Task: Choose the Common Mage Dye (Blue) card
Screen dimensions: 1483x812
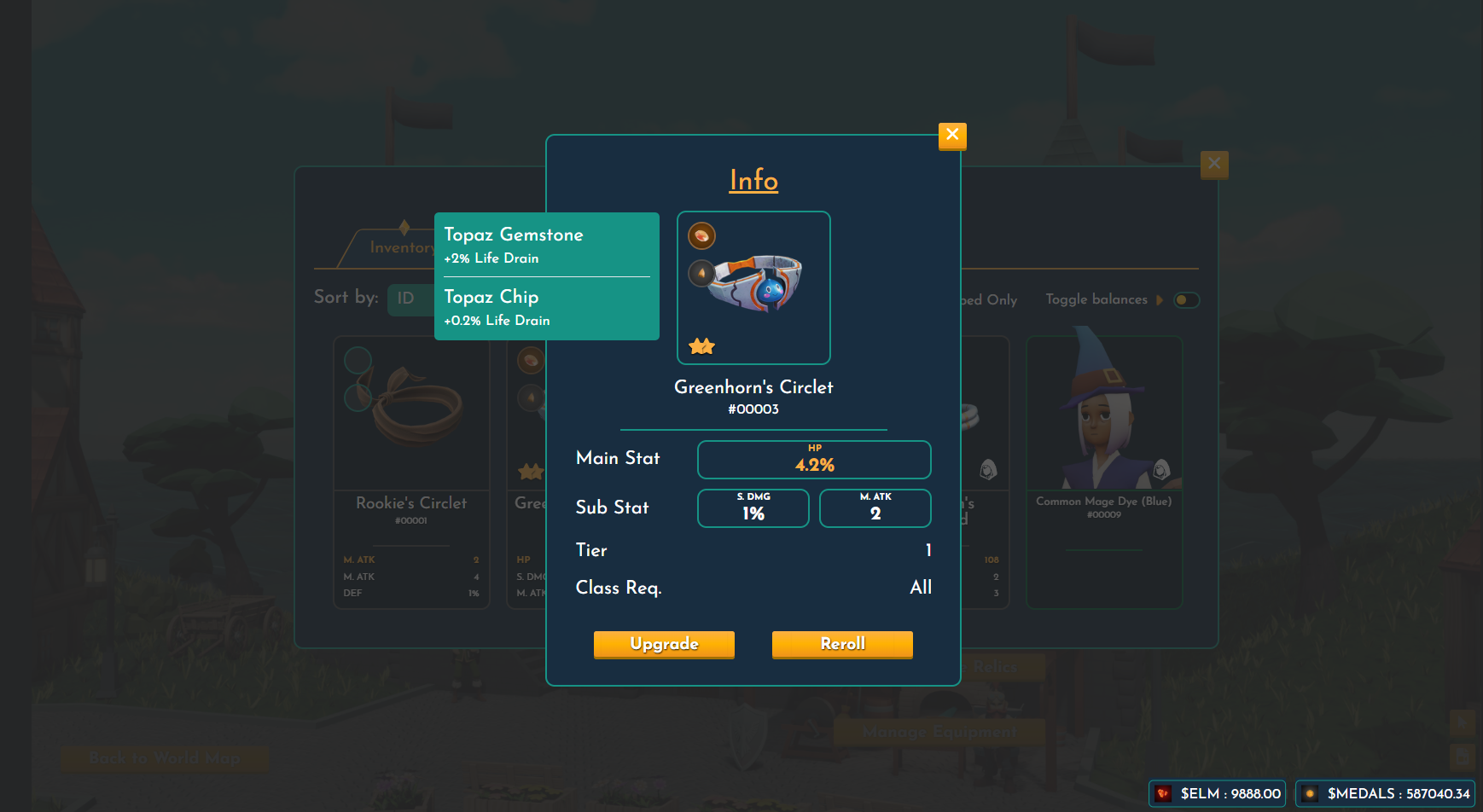Action: (1103, 472)
